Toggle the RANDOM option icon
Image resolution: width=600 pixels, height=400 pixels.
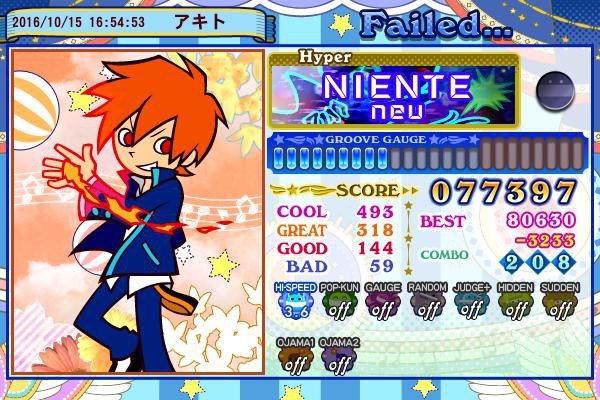coord(426,304)
